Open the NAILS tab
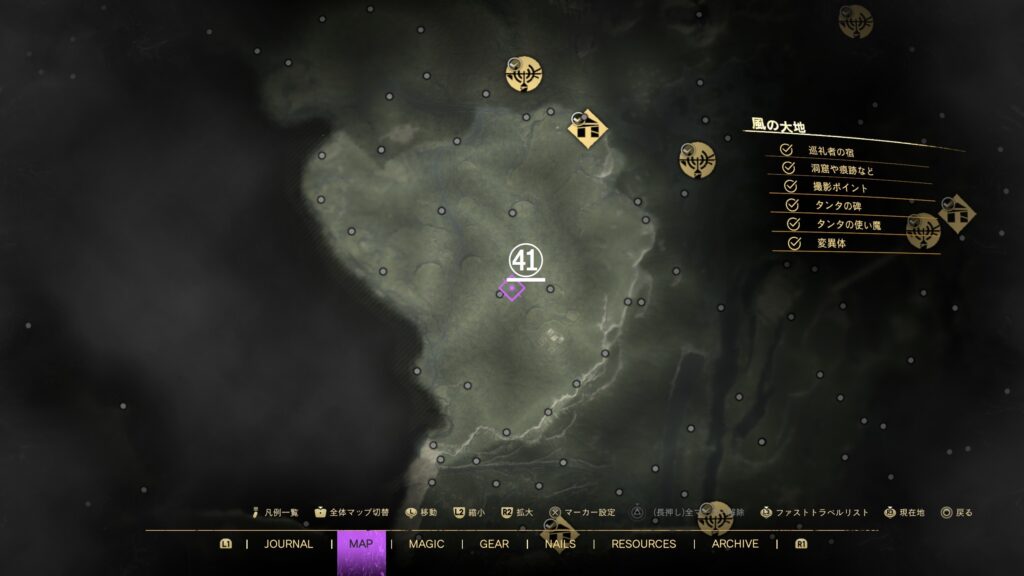1024x576 pixels. (x=560, y=544)
